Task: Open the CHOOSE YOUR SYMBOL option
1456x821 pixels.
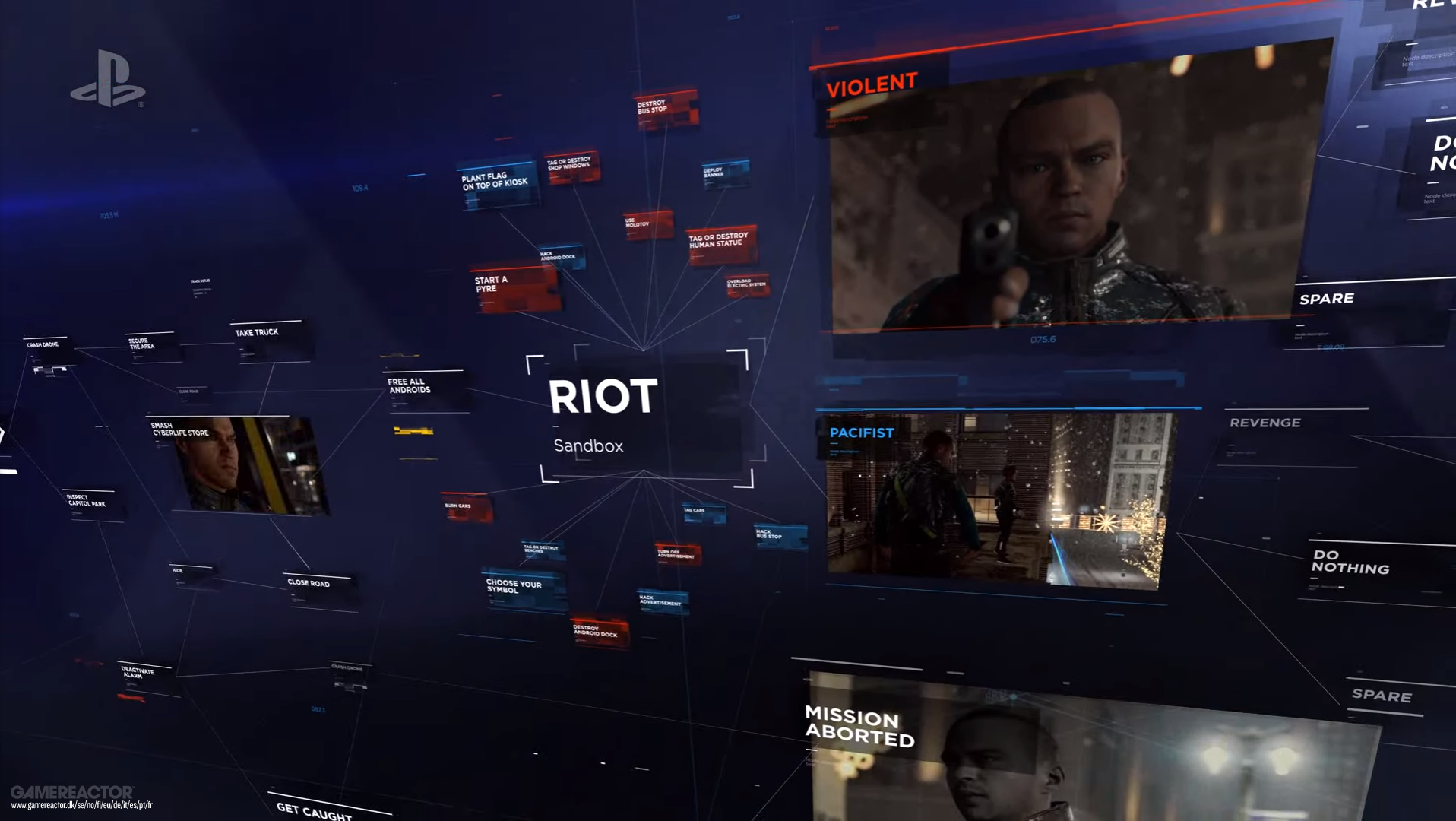Action: click(514, 586)
